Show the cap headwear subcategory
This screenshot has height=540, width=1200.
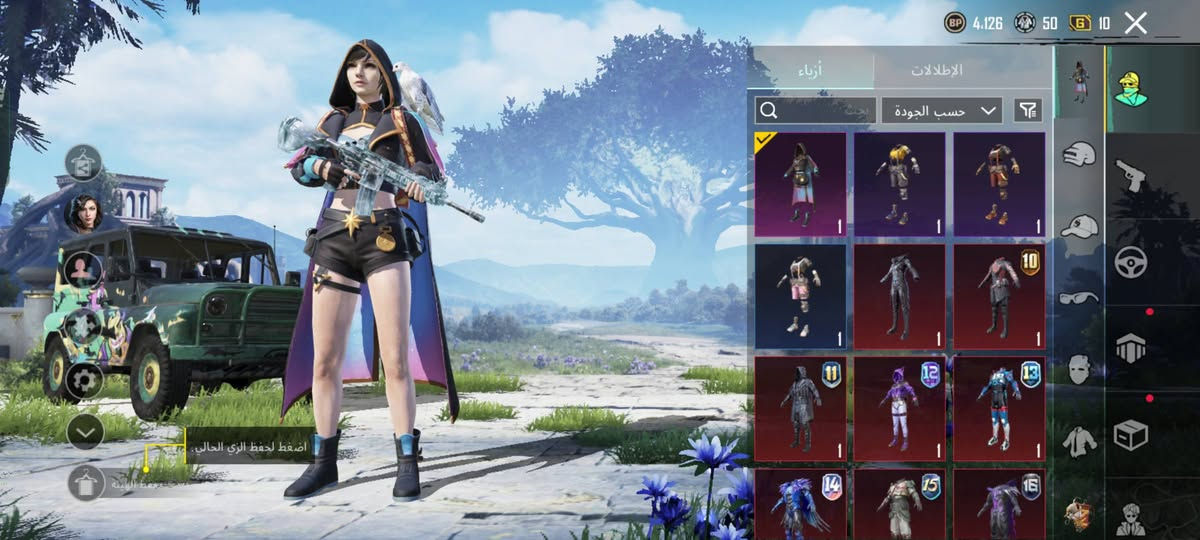click(x=1079, y=226)
